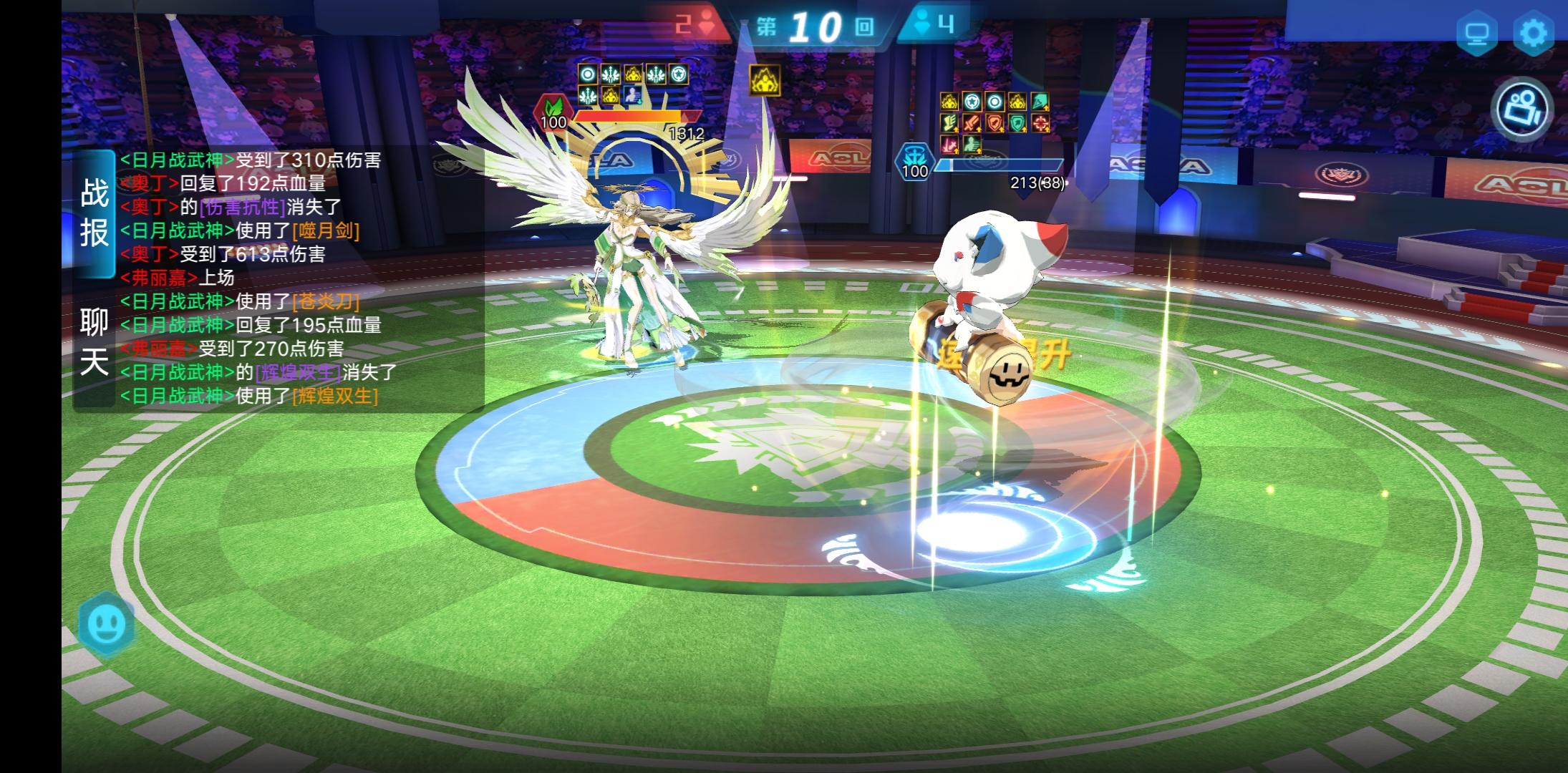Click the [辉煌双生] skill link in battle log
Image resolution: width=1568 pixels, height=773 pixels.
pyautogui.click(x=334, y=396)
